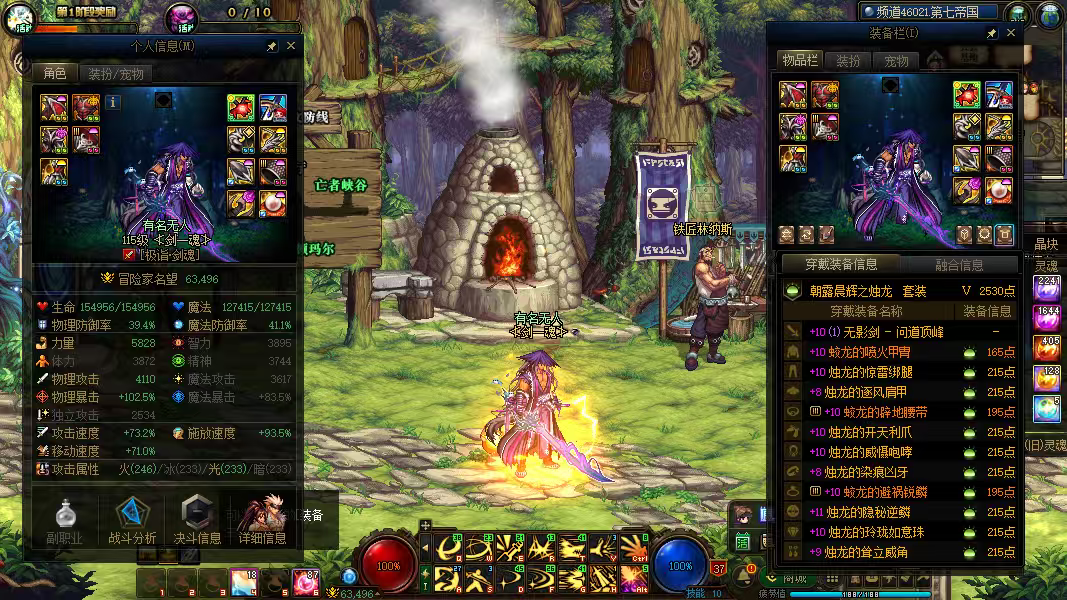This screenshot has height=600, width=1067.
Task: Pin the 装备栏 equipment window
Action: 991,33
